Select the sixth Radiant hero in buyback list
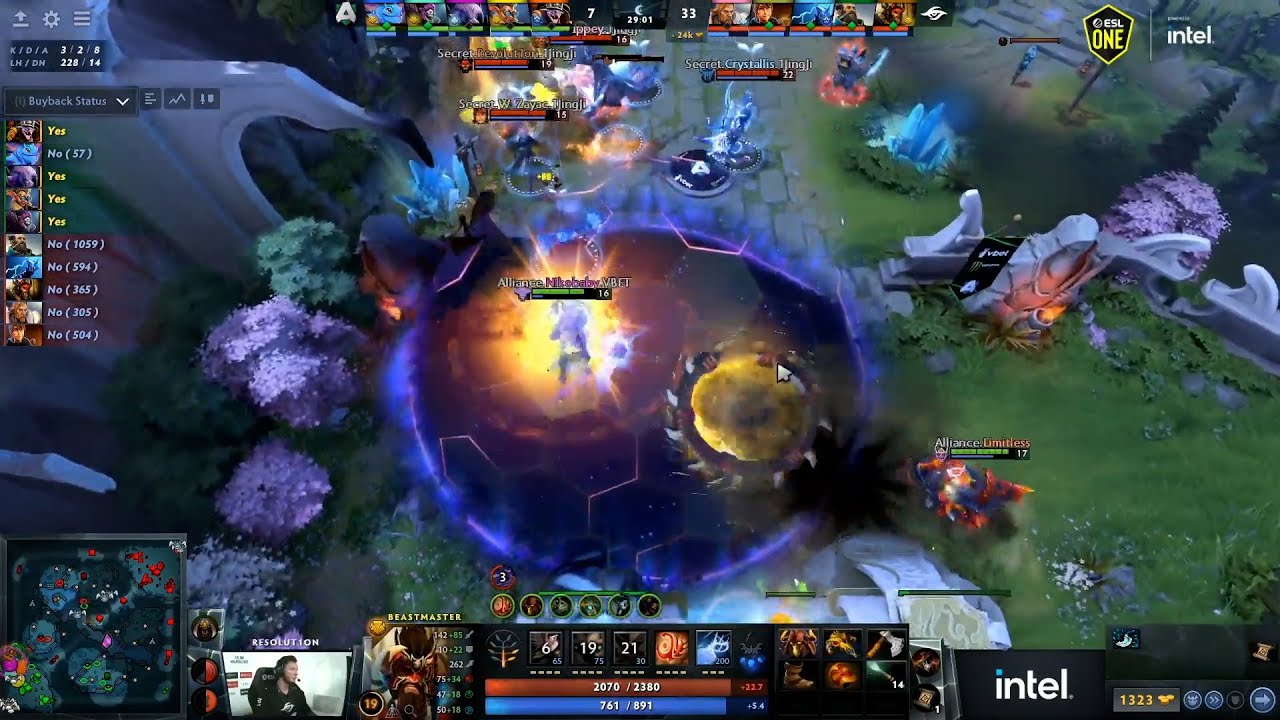 pyautogui.click(x=24, y=244)
